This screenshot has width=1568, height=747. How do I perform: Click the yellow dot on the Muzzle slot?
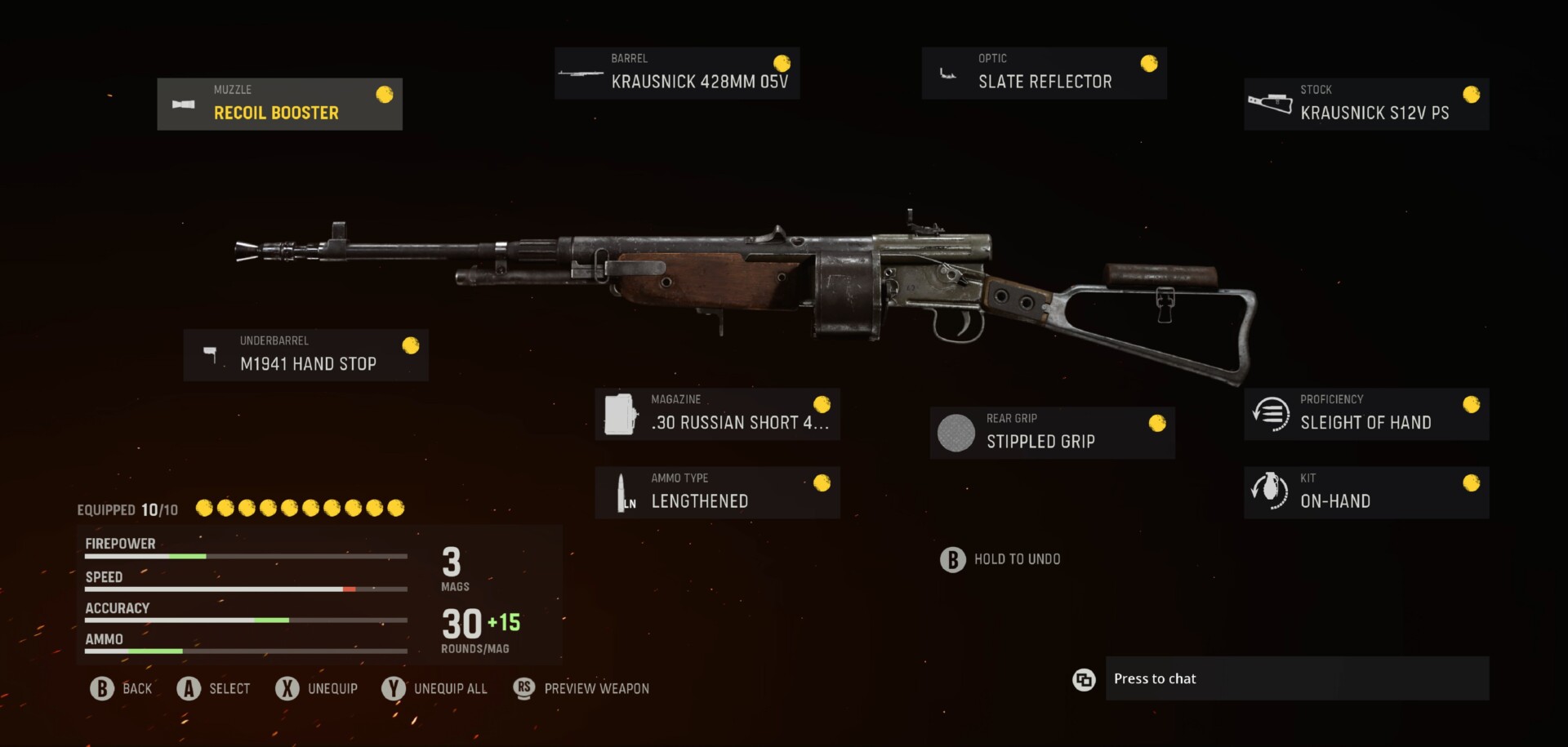pyautogui.click(x=384, y=96)
